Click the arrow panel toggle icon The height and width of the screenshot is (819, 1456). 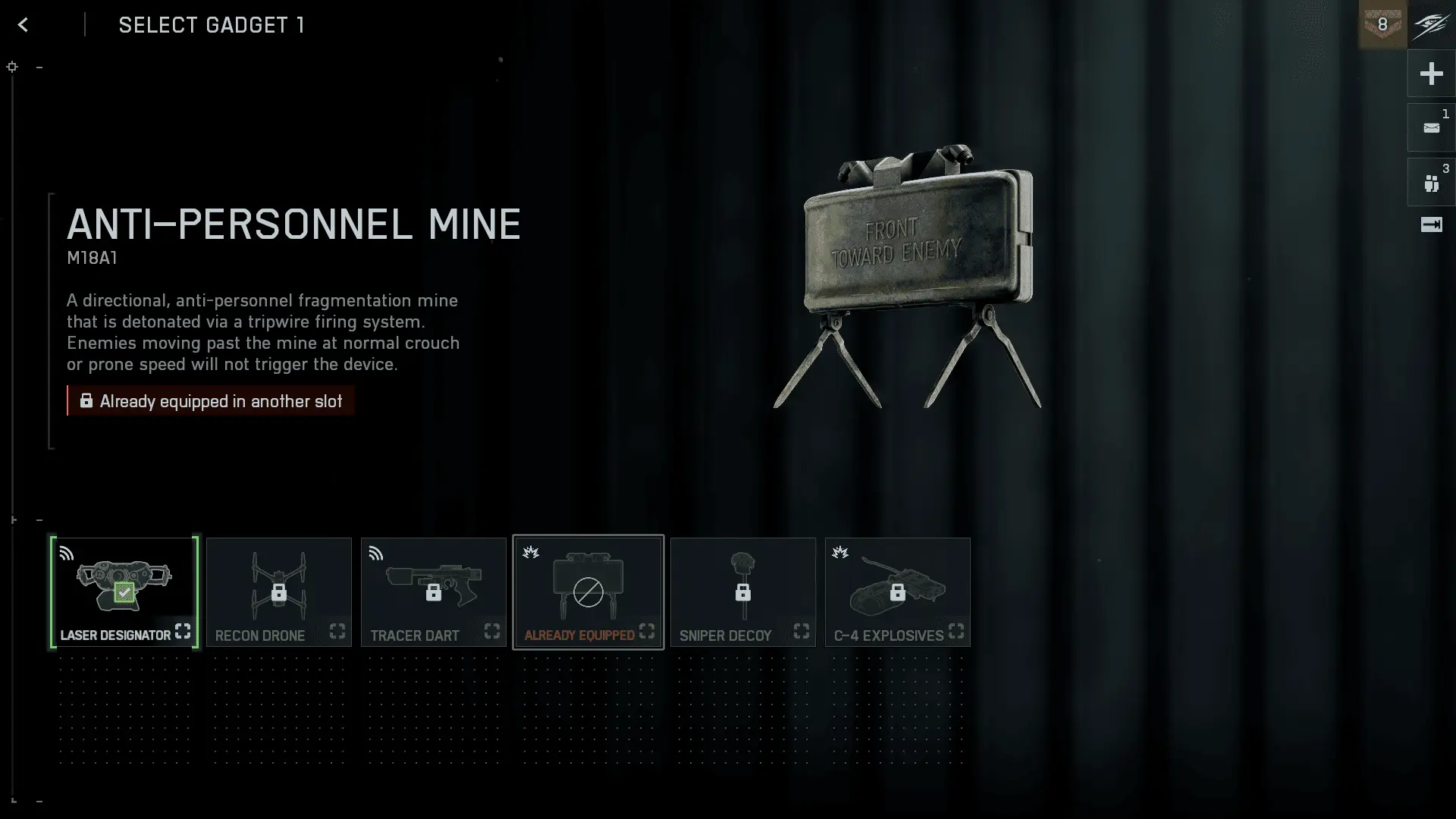coord(1431,224)
